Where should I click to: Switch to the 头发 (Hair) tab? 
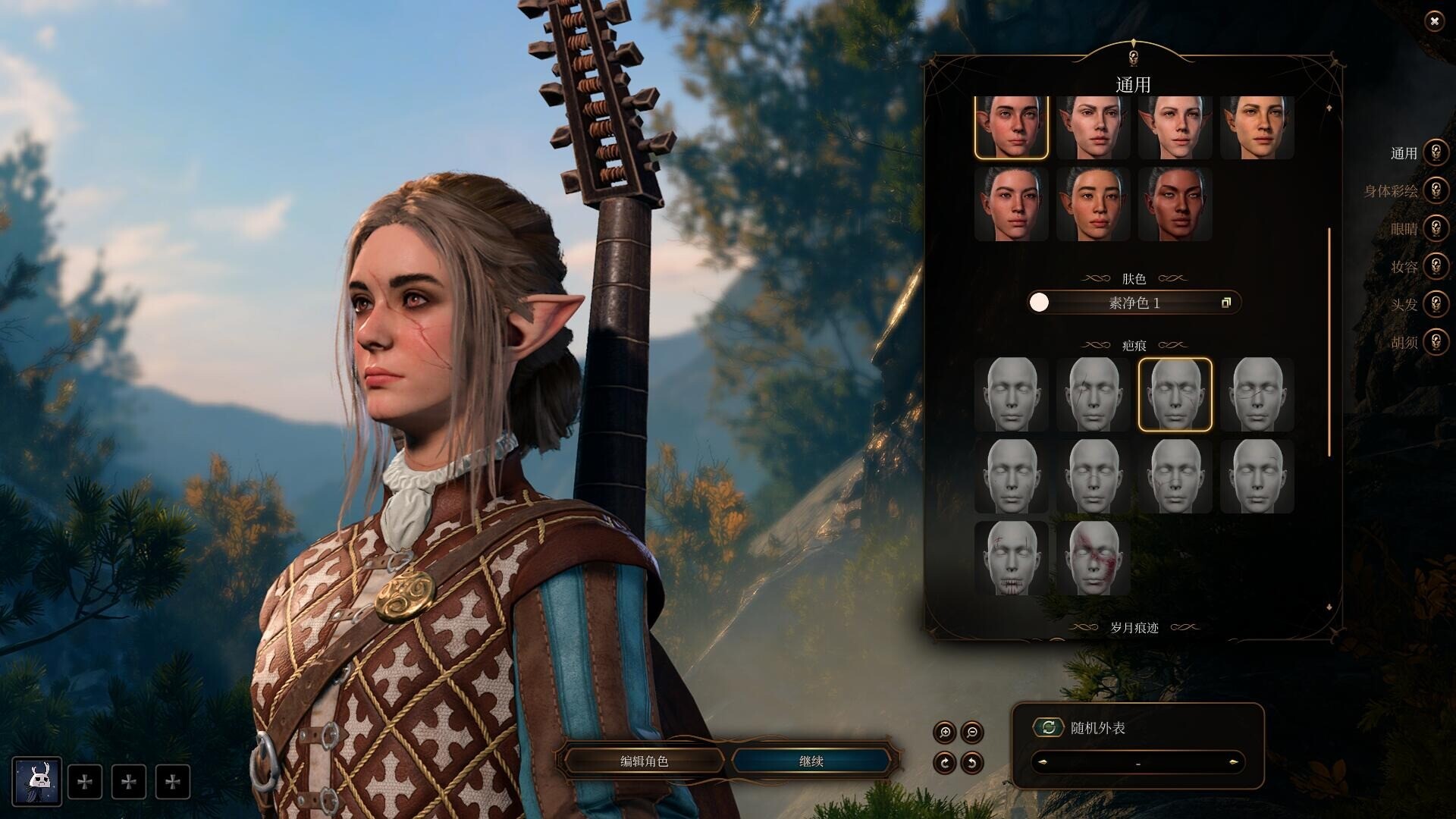[x=1435, y=304]
